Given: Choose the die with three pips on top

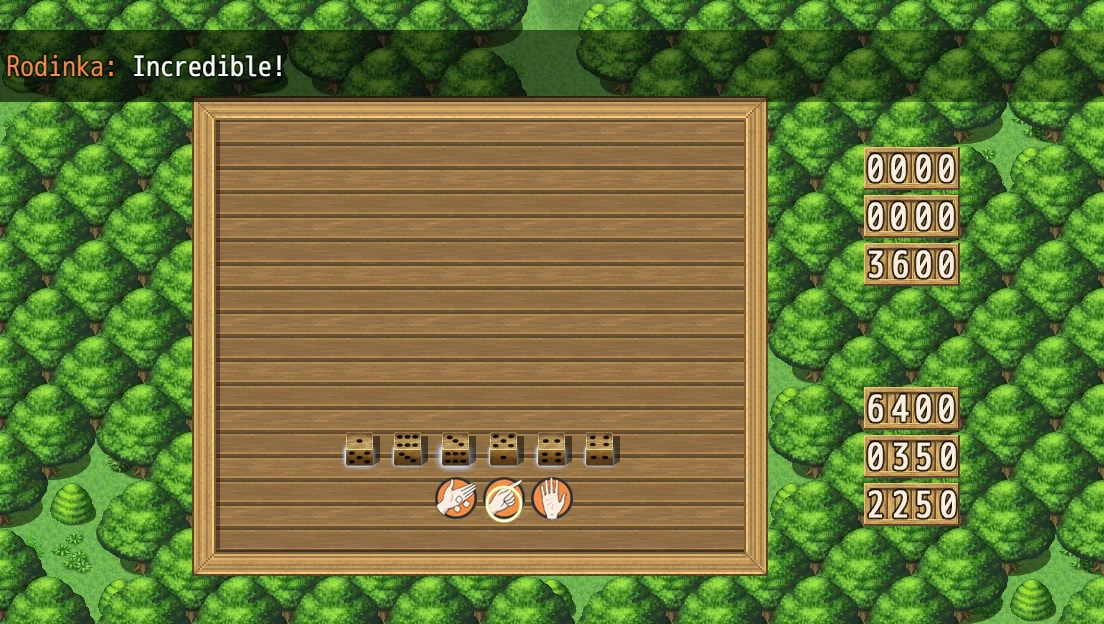Looking at the screenshot, I should pos(455,449).
